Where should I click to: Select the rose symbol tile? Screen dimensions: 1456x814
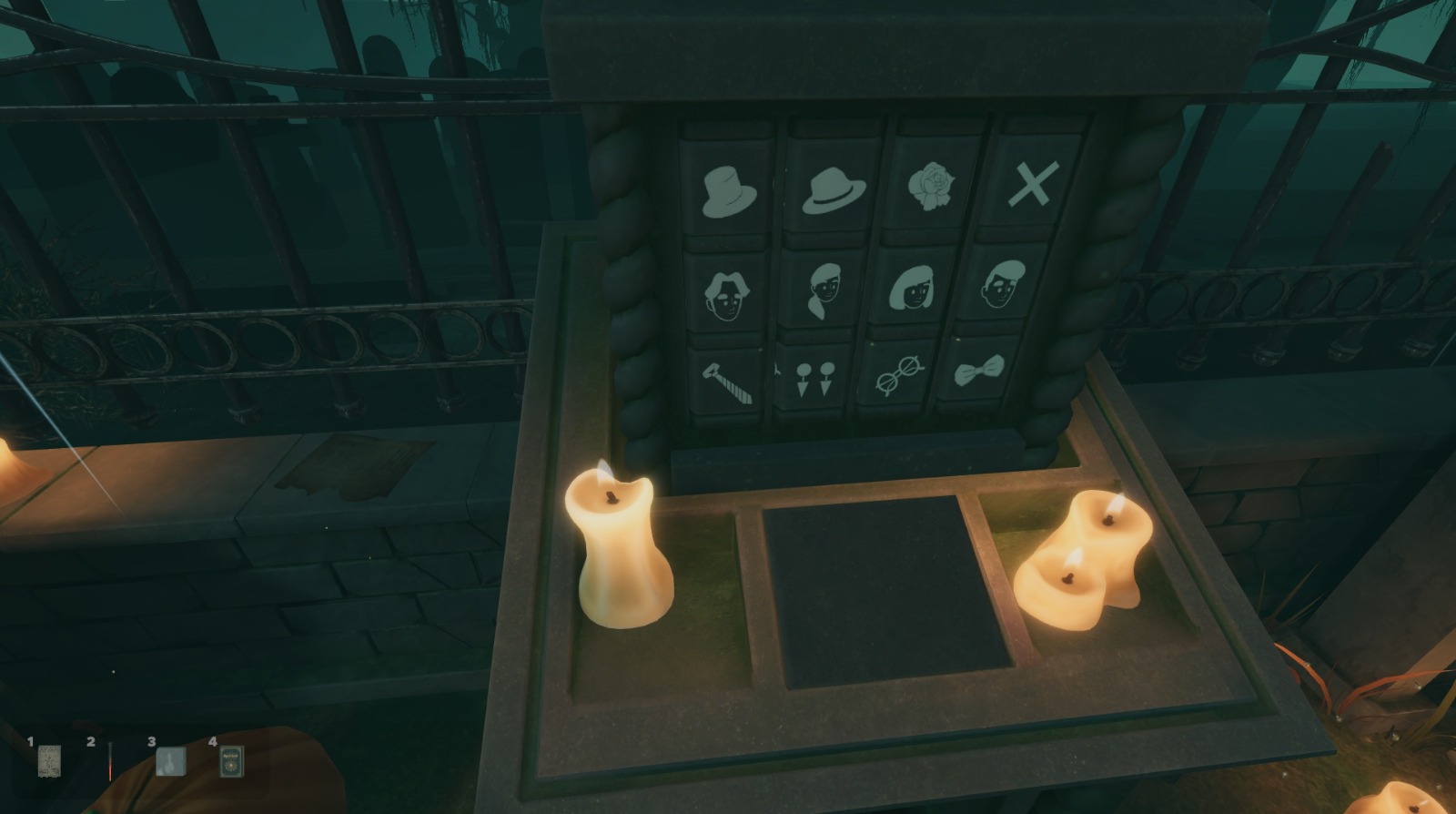tap(929, 185)
